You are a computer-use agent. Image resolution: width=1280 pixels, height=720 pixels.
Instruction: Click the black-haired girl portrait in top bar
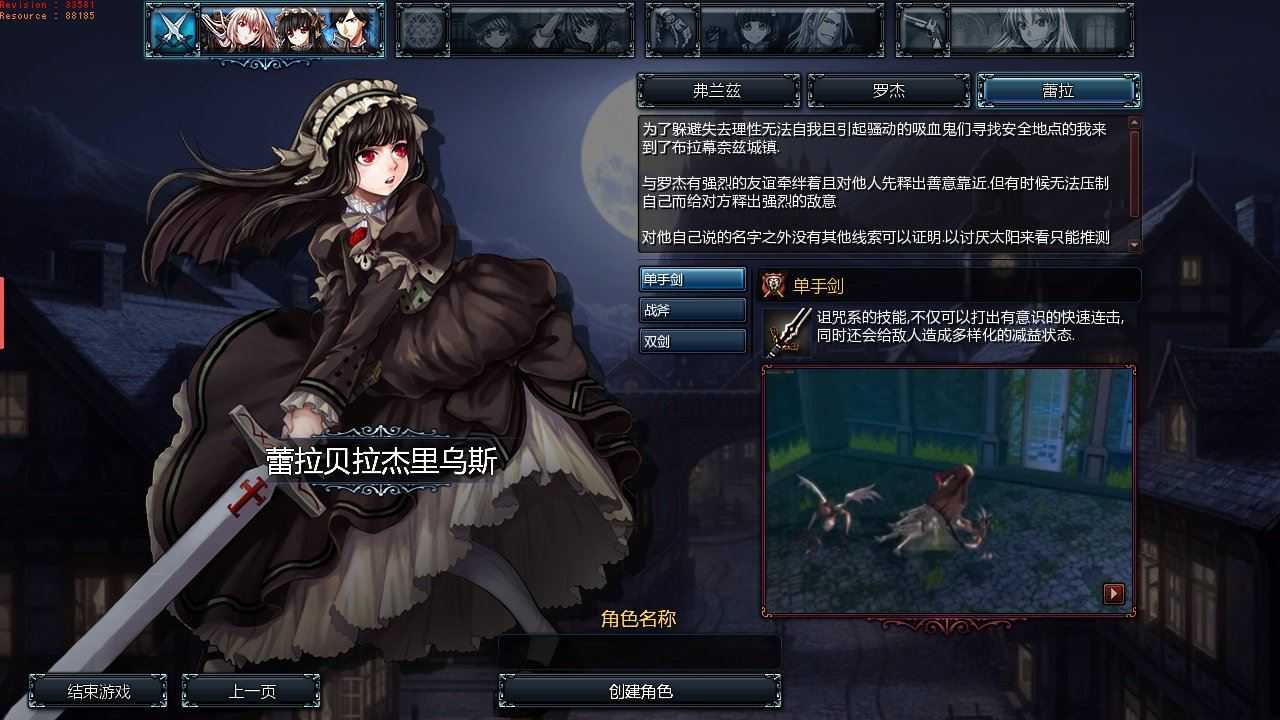point(299,30)
